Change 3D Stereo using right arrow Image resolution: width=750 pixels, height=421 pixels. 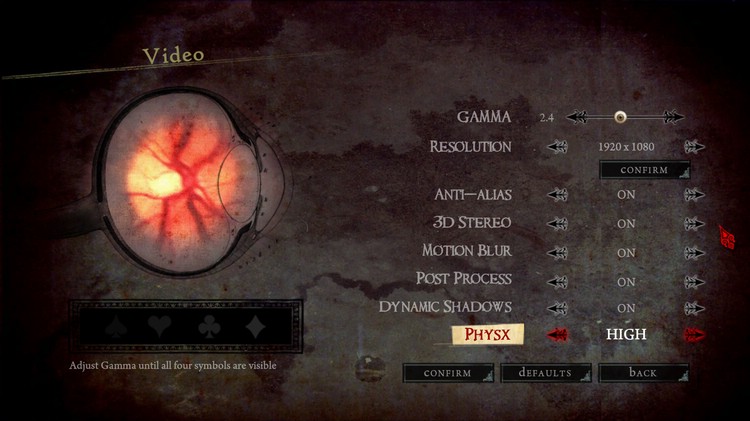[695, 223]
